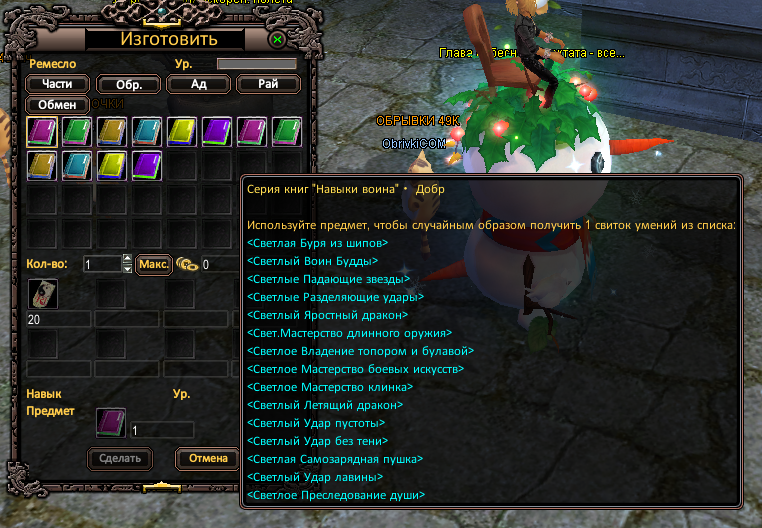
Task: Show the Рай tab
Action: 267,84
